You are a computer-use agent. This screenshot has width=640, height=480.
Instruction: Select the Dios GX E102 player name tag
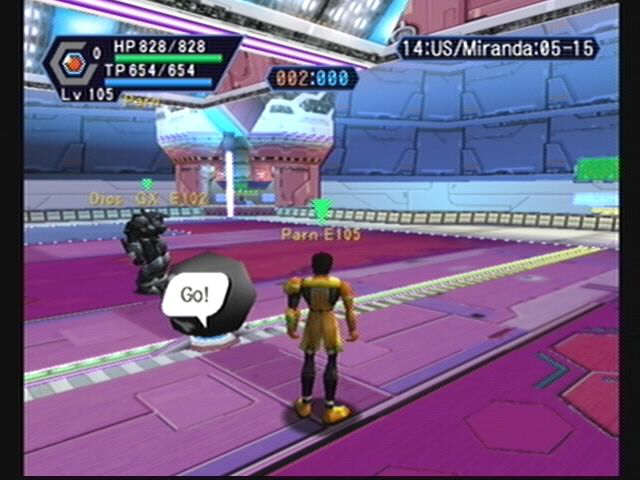148,199
